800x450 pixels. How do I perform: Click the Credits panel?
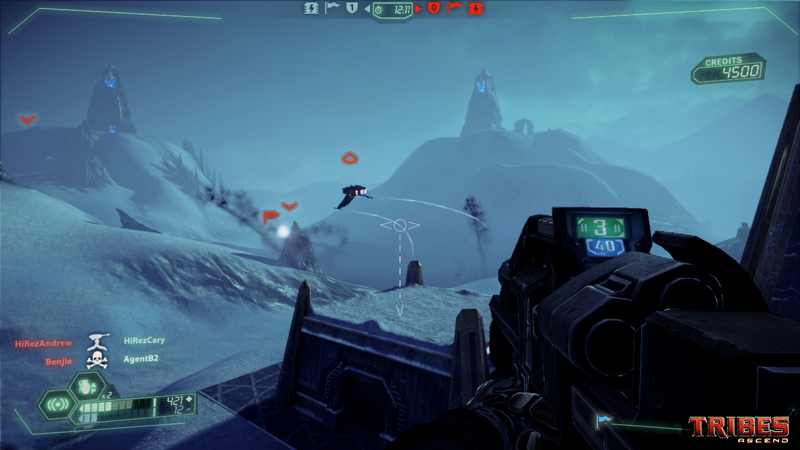click(x=729, y=69)
